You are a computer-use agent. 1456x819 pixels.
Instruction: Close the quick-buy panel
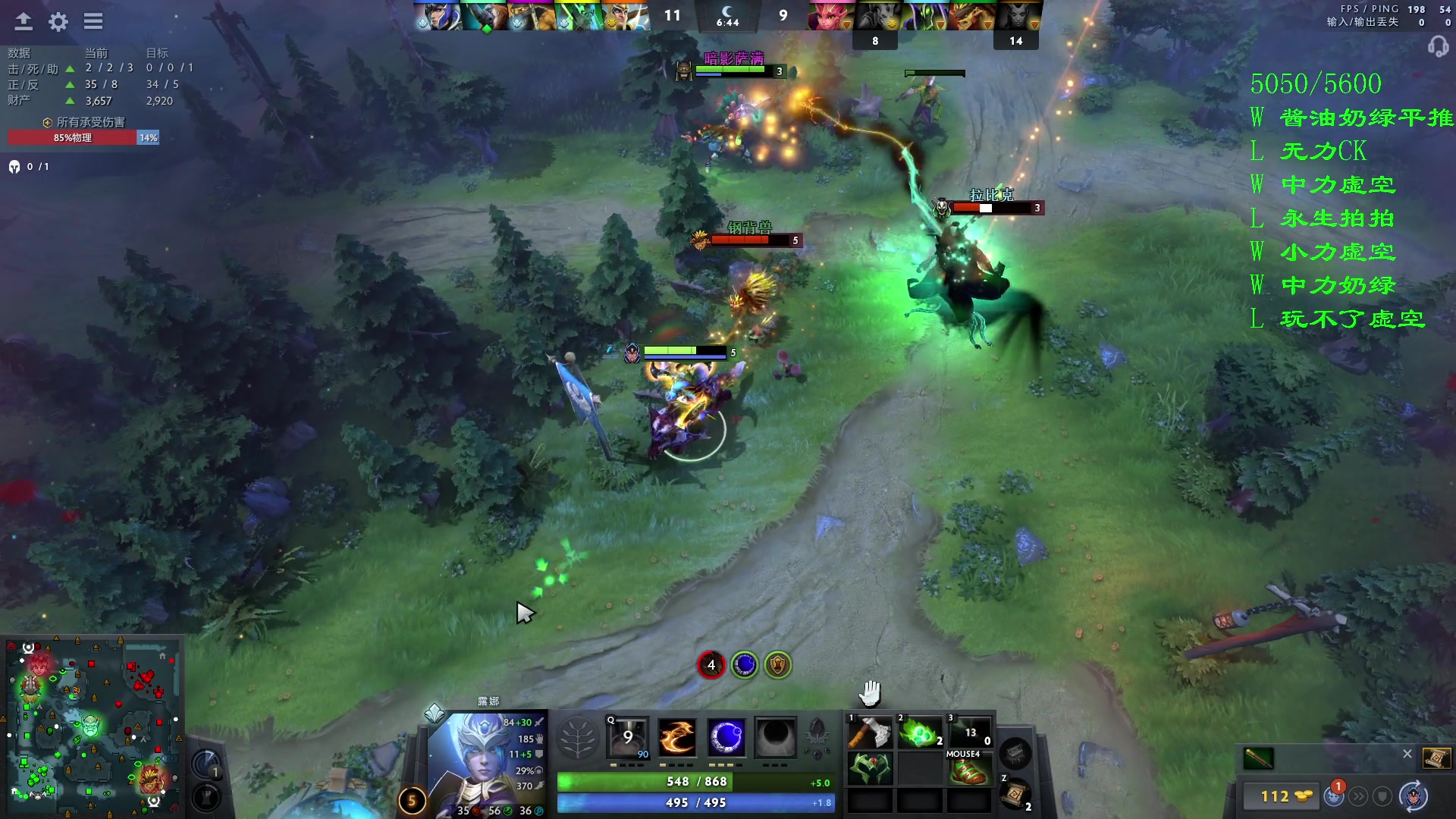1407,754
